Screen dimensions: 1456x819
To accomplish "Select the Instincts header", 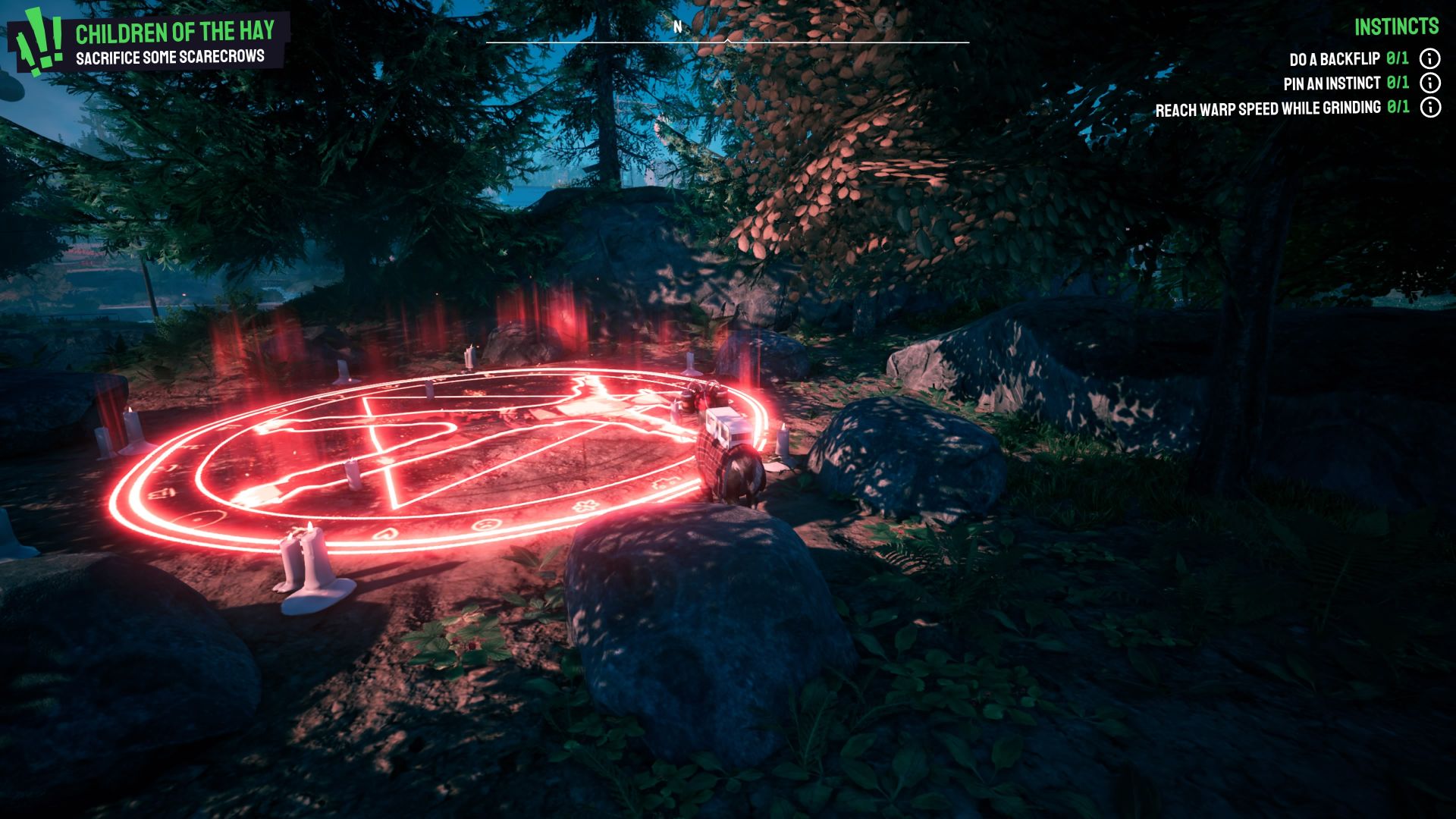I will 1396,27.
